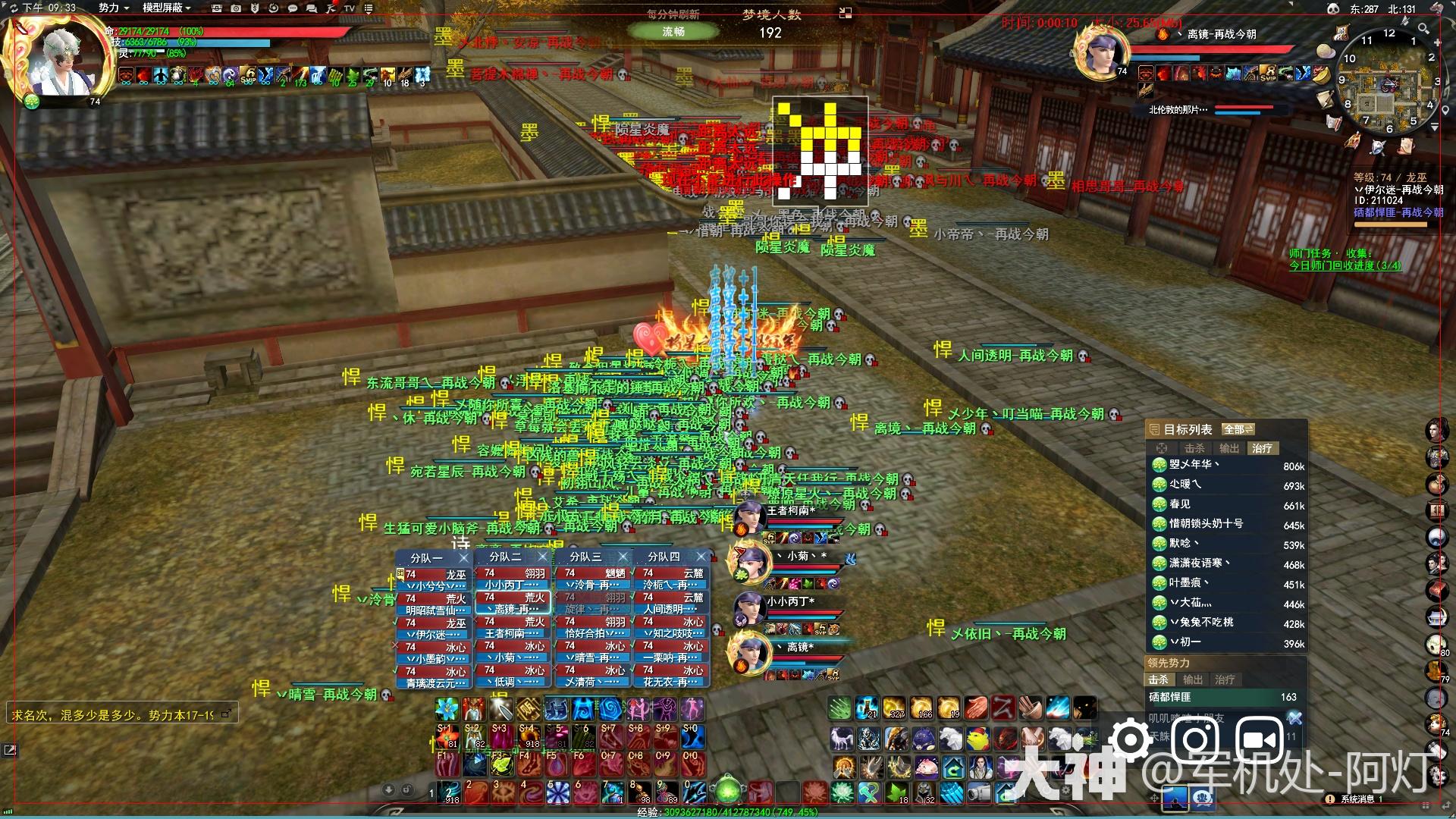Toggle the 全部 filter on target list
The image size is (1456, 819).
[x=1238, y=429]
